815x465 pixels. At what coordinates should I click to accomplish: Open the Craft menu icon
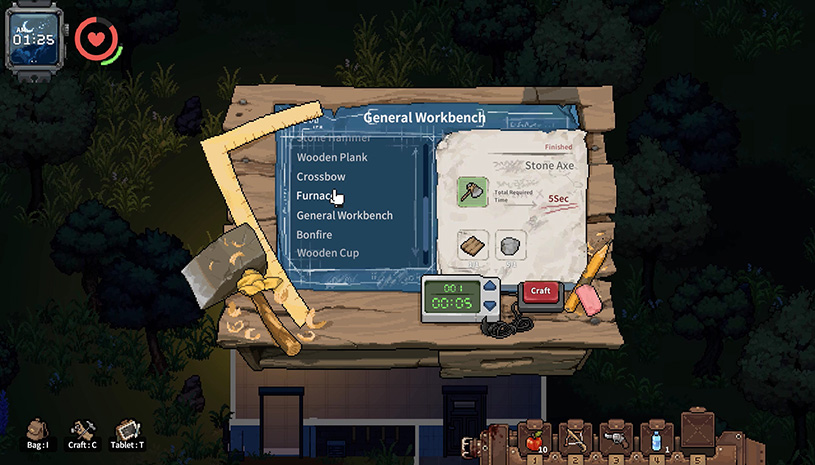click(x=82, y=431)
